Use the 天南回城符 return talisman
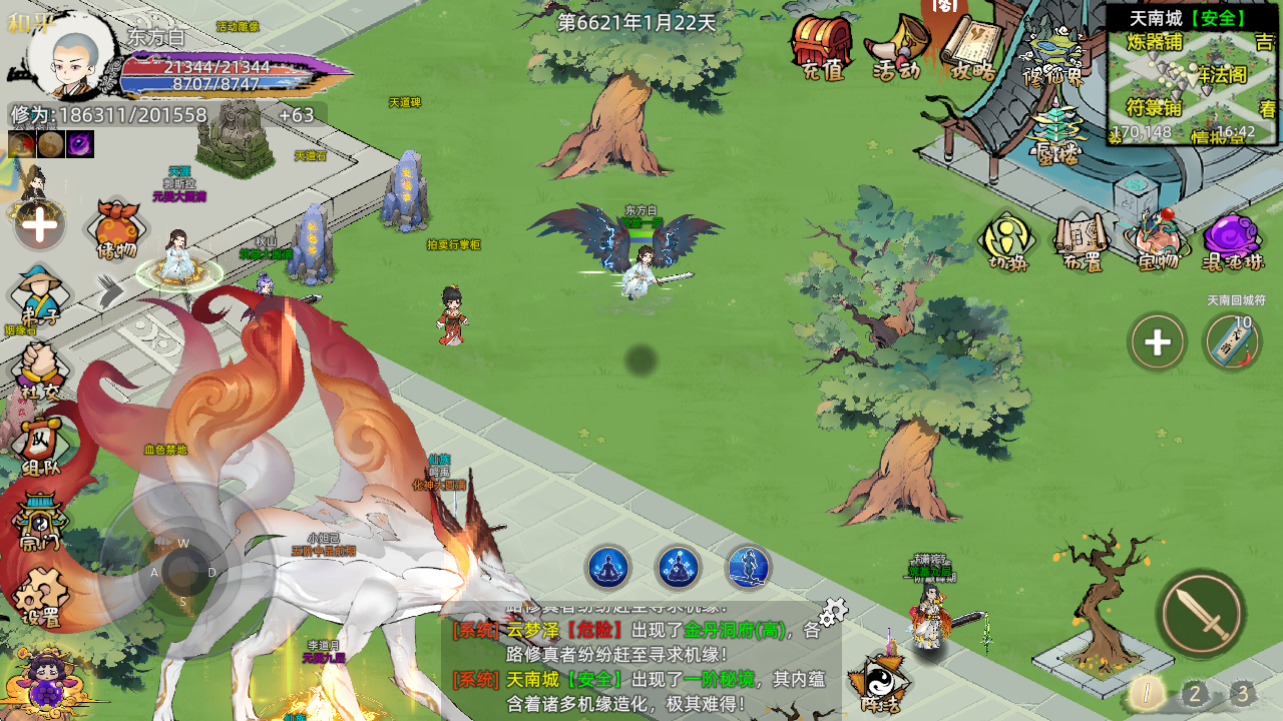Viewport: 1283px width, 721px height. pyautogui.click(x=1231, y=342)
